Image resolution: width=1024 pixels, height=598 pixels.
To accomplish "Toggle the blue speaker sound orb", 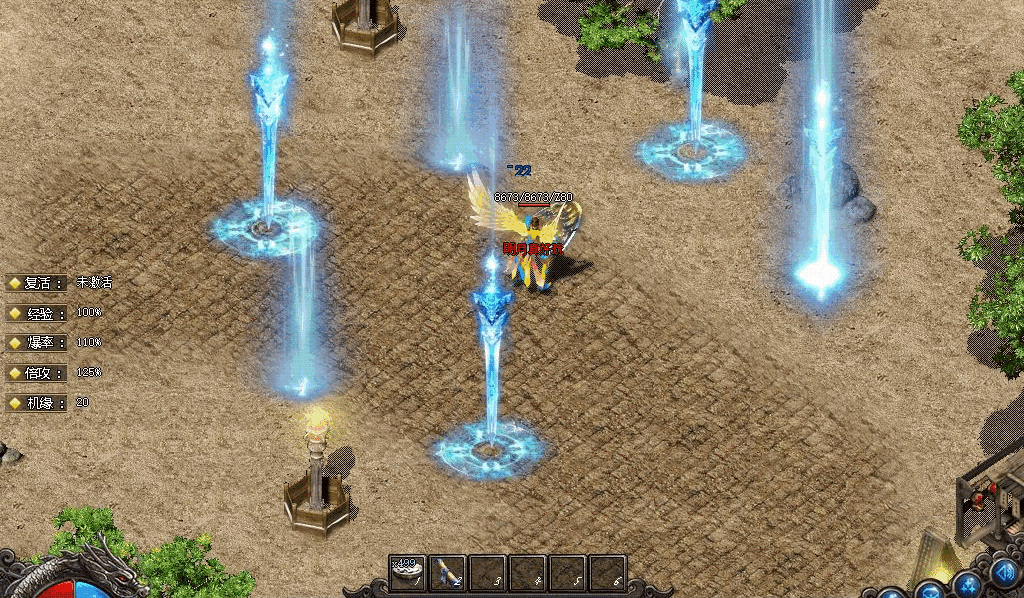I will [x=1004, y=575].
